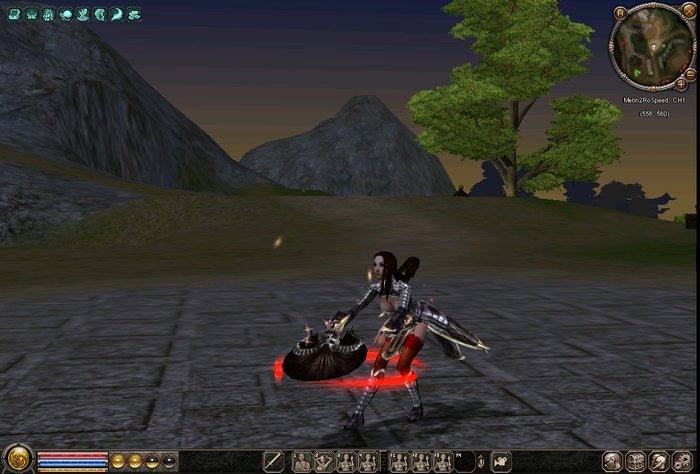Screen dimensions: 700x474
Task: Open the character window with the head-profile icon
Action: (x=611, y=461)
